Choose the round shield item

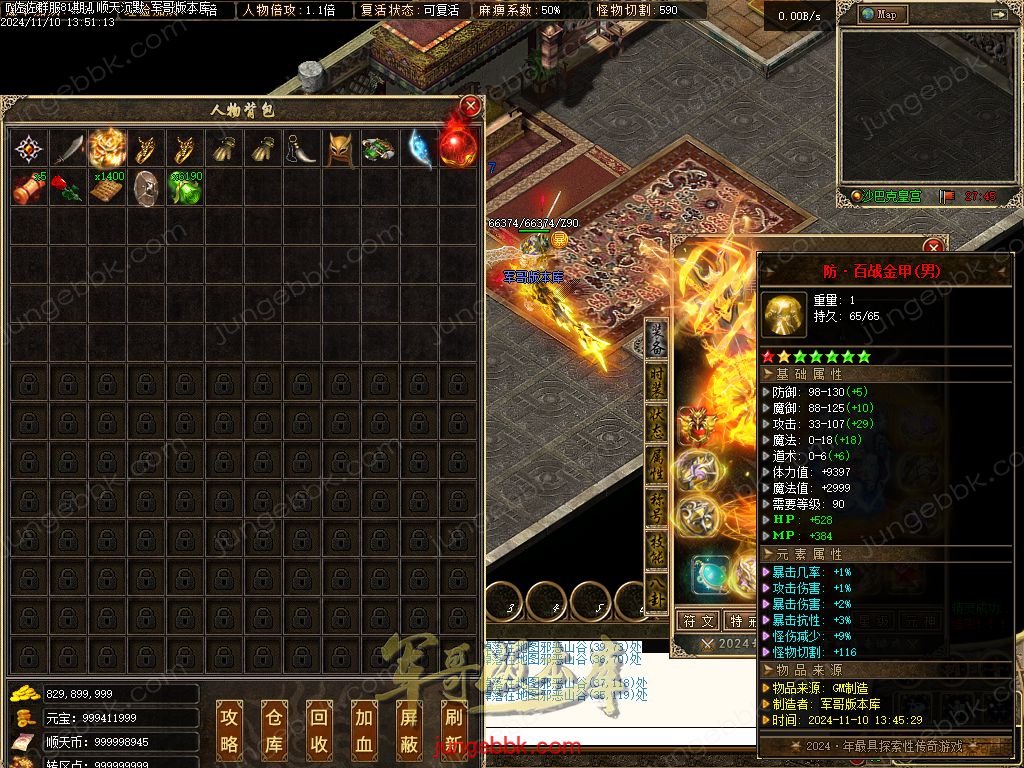[x=147, y=188]
